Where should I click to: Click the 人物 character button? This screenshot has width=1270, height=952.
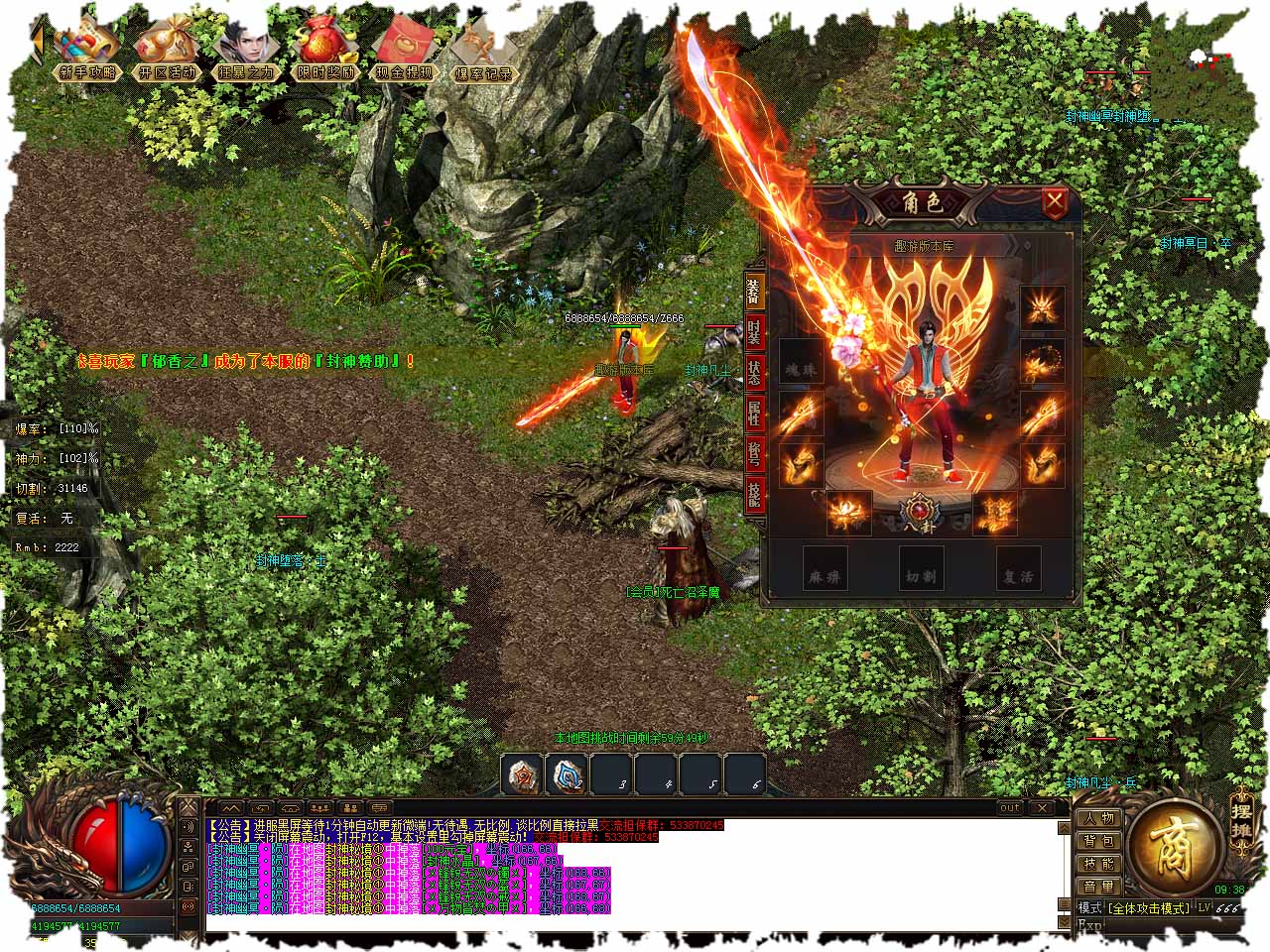click(1098, 818)
